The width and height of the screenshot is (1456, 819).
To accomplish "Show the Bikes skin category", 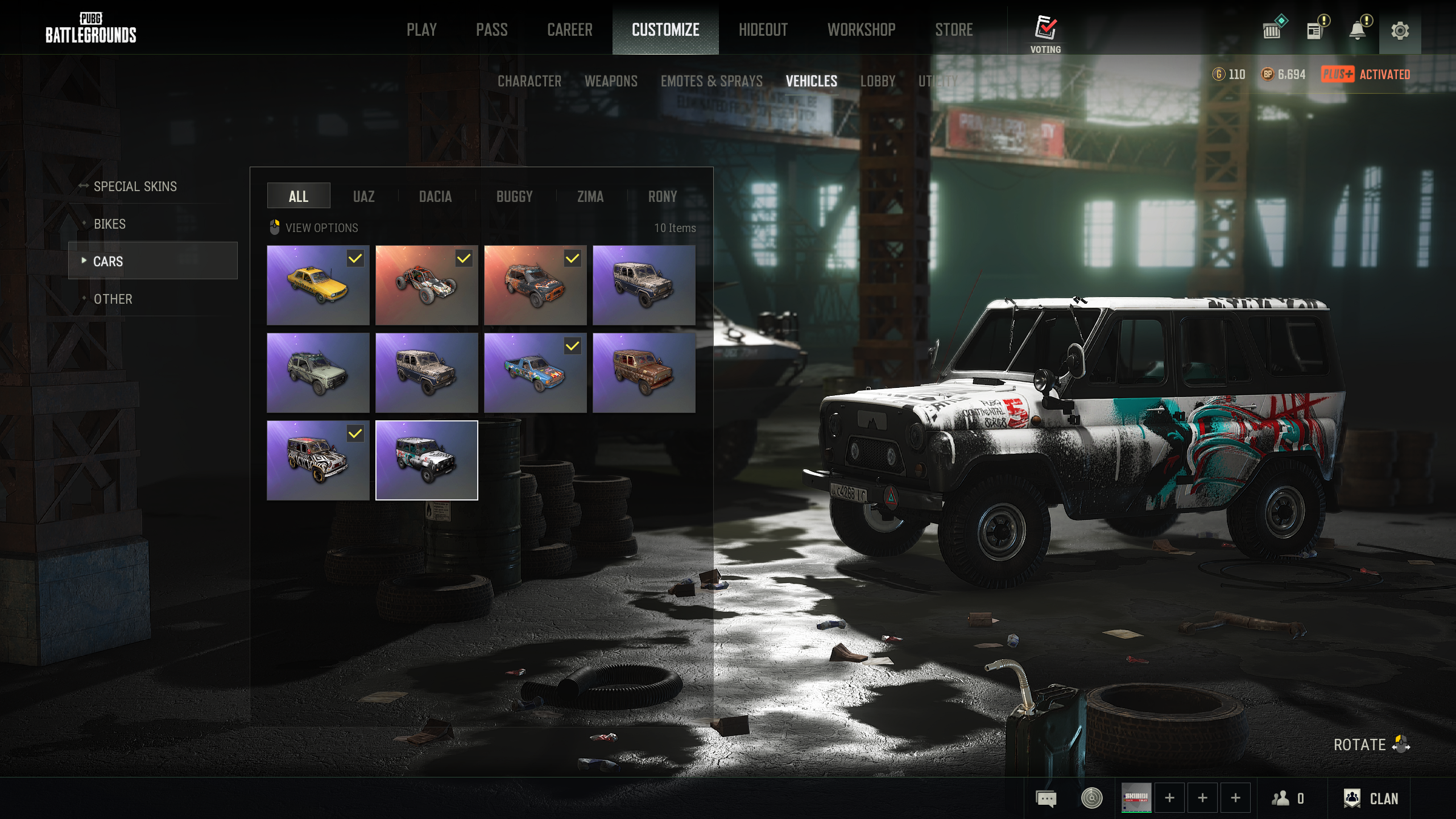I will [110, 224].
